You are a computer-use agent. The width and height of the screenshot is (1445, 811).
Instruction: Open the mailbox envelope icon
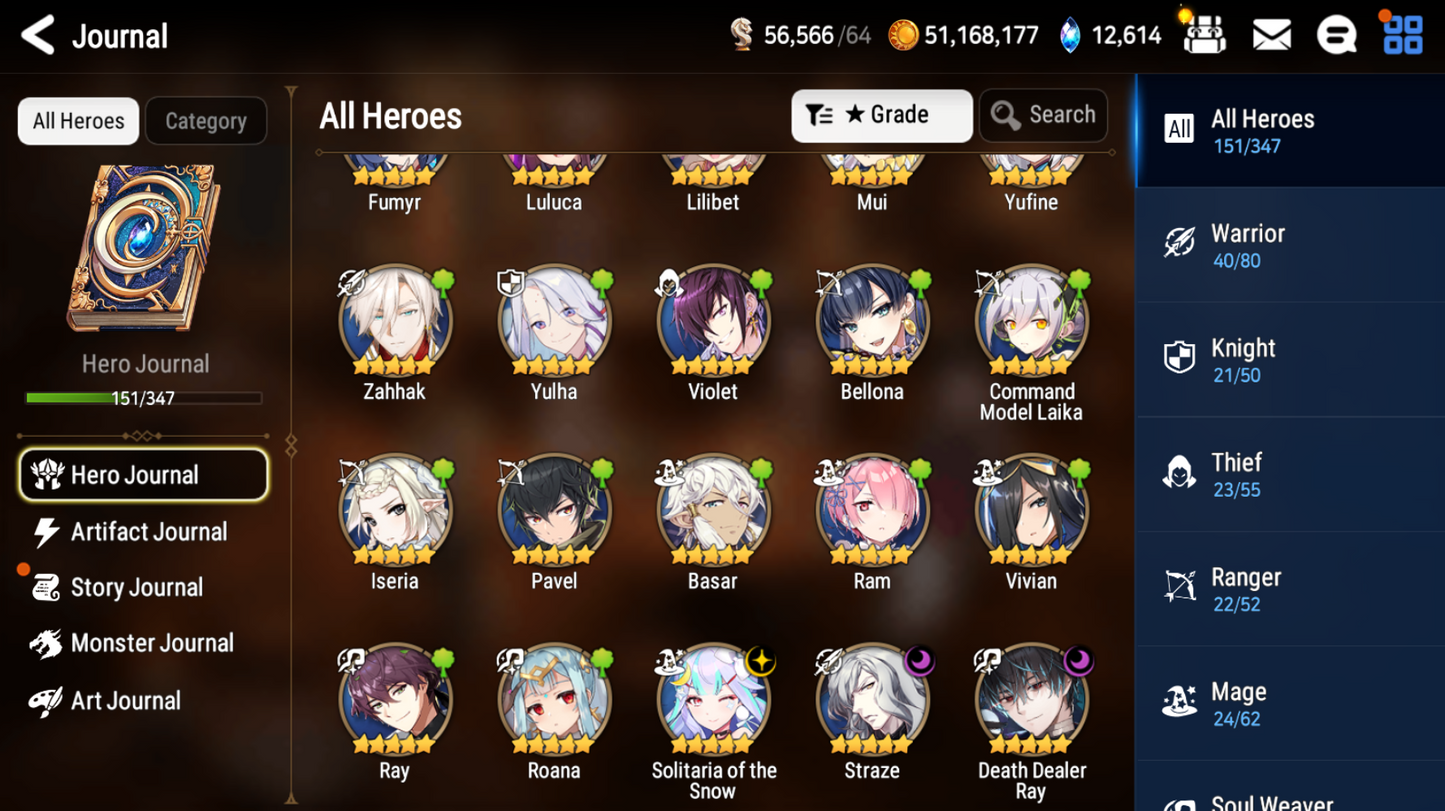(1271, 36)
